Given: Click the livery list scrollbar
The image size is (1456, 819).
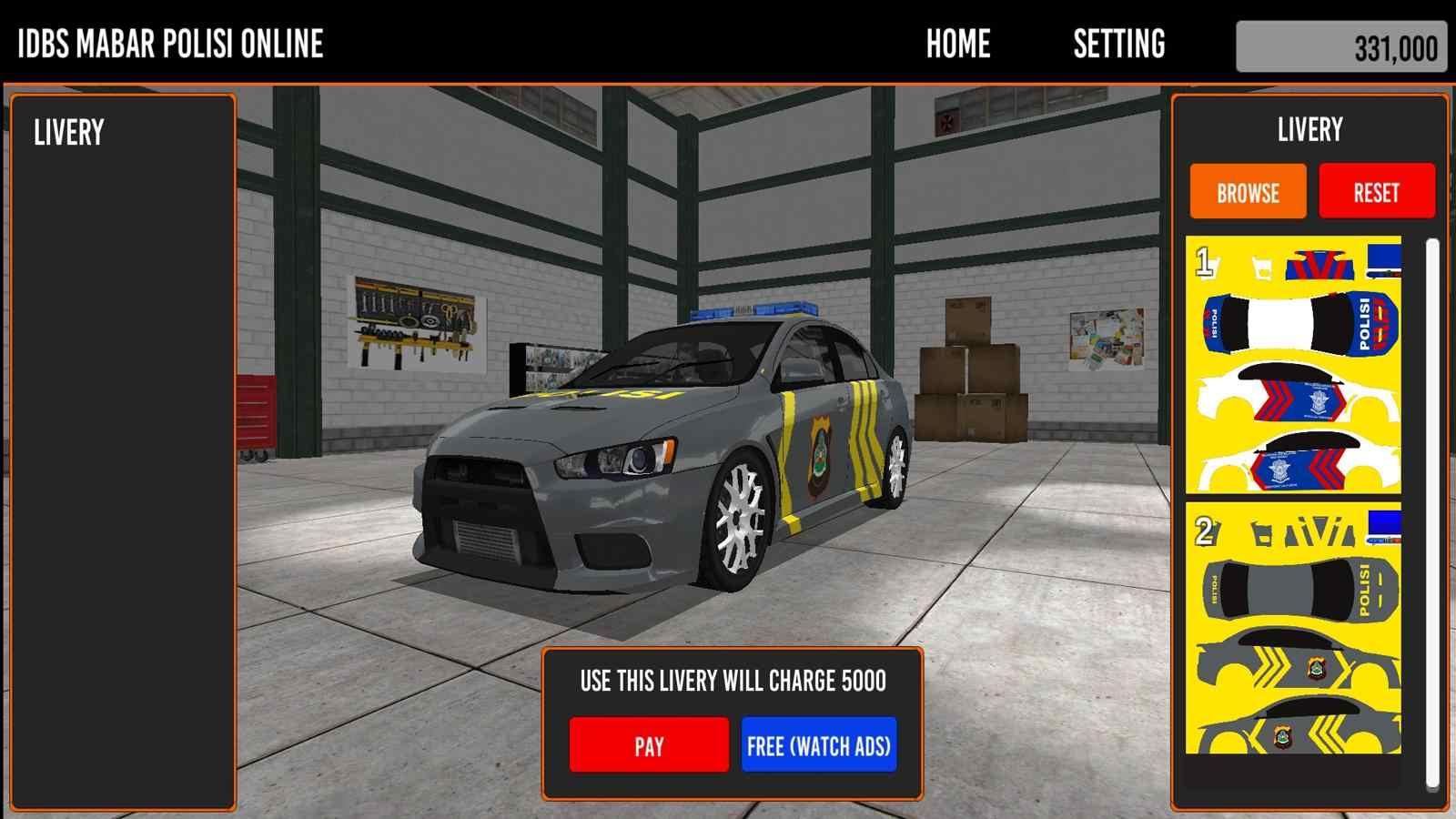Looking at the screenshot, I should click(1431, 511).
